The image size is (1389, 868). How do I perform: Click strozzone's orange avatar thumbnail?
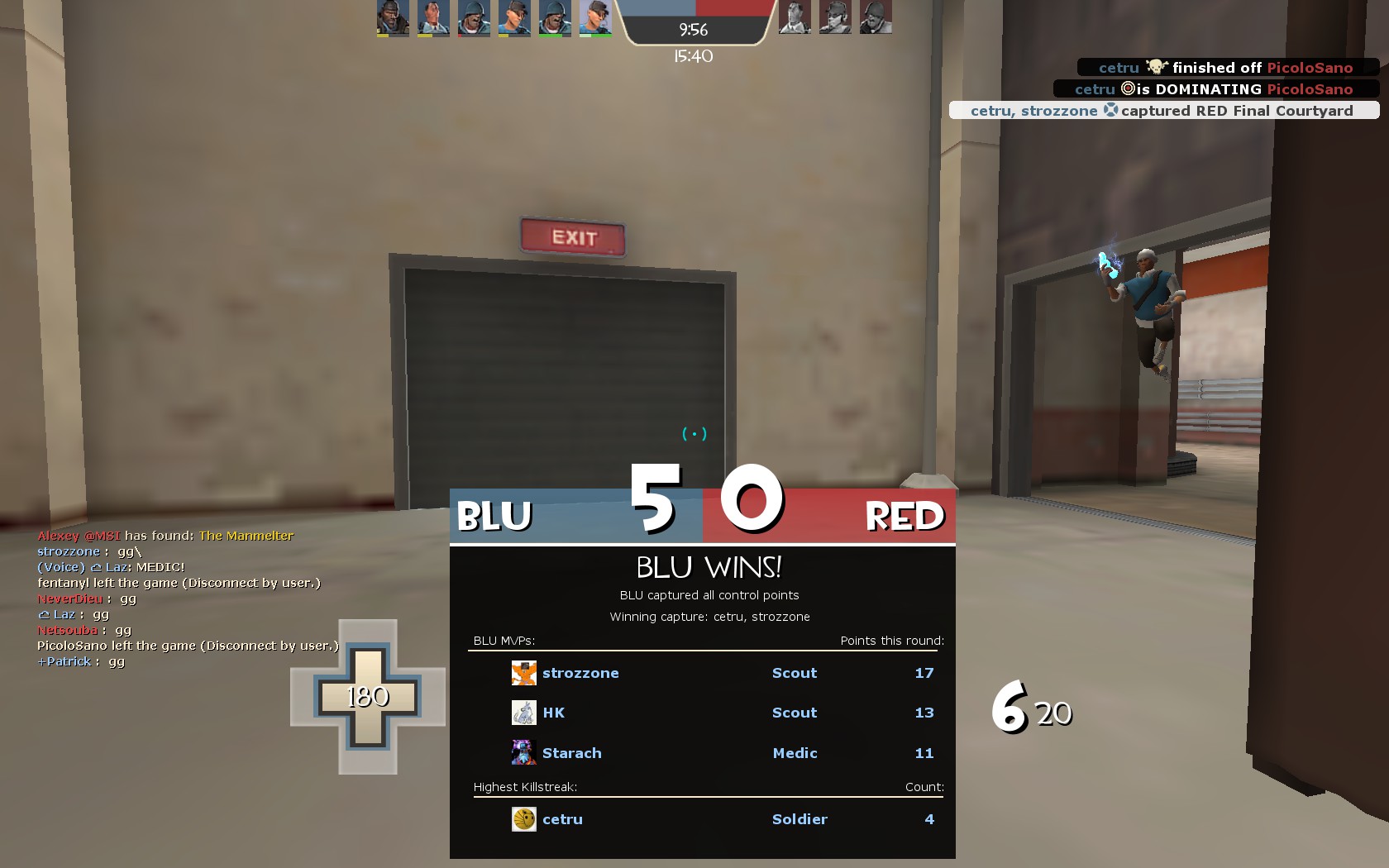(523, 673)
